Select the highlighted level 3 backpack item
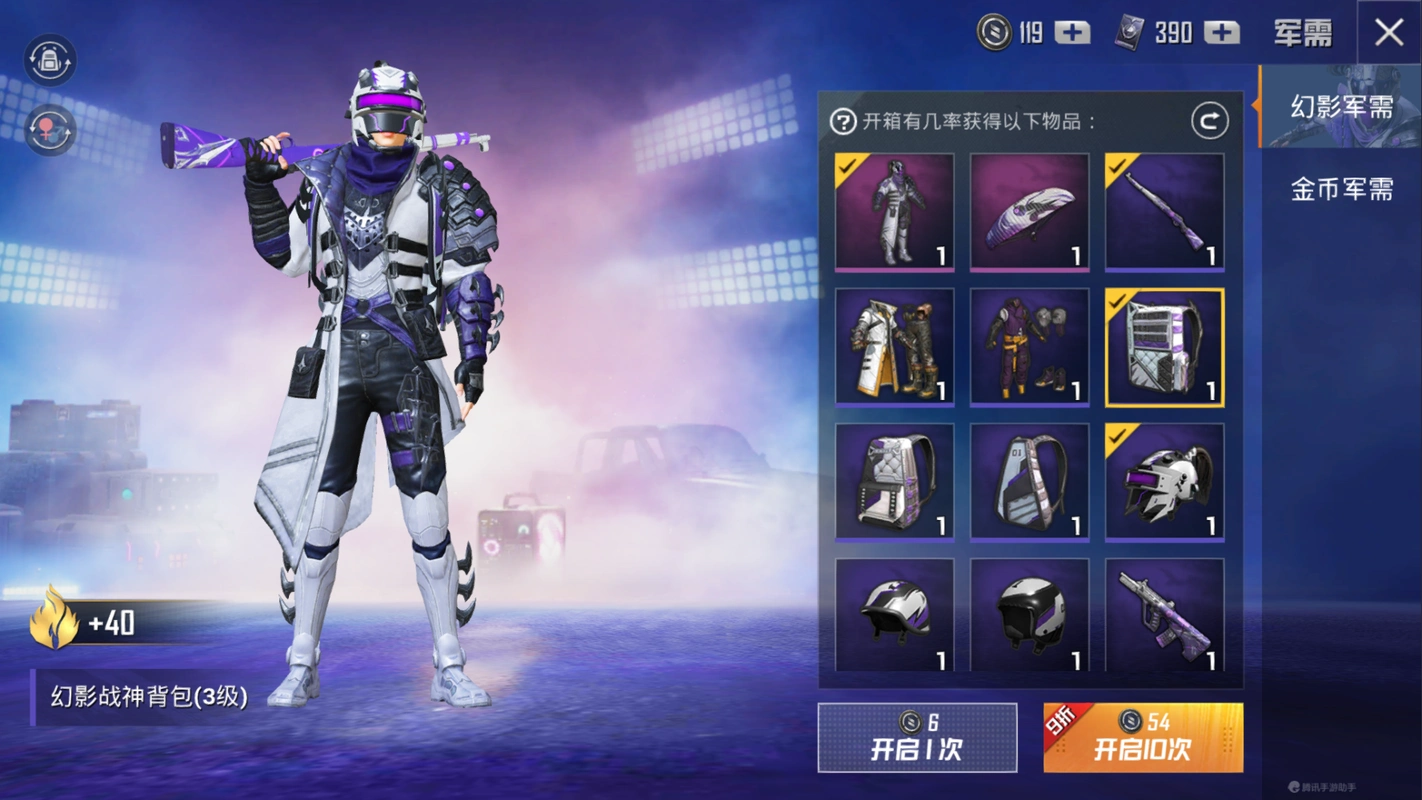This screenshot has height=800, width=1422. [1164, 347]
